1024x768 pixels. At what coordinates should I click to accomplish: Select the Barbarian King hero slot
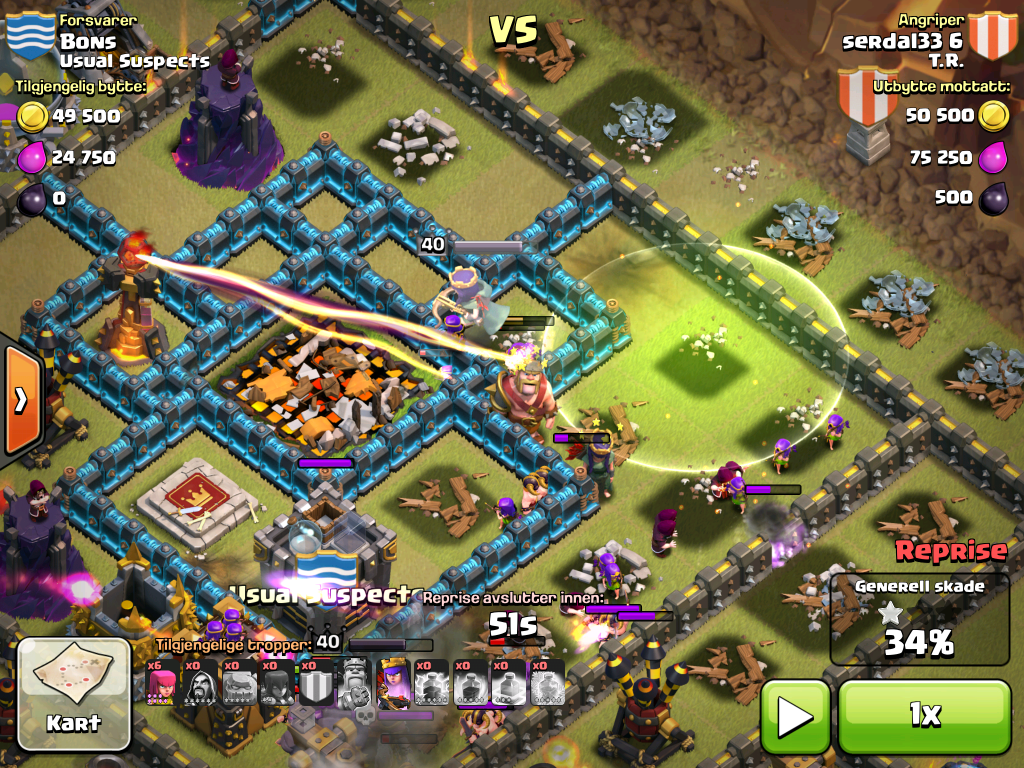tap(356, 683)
